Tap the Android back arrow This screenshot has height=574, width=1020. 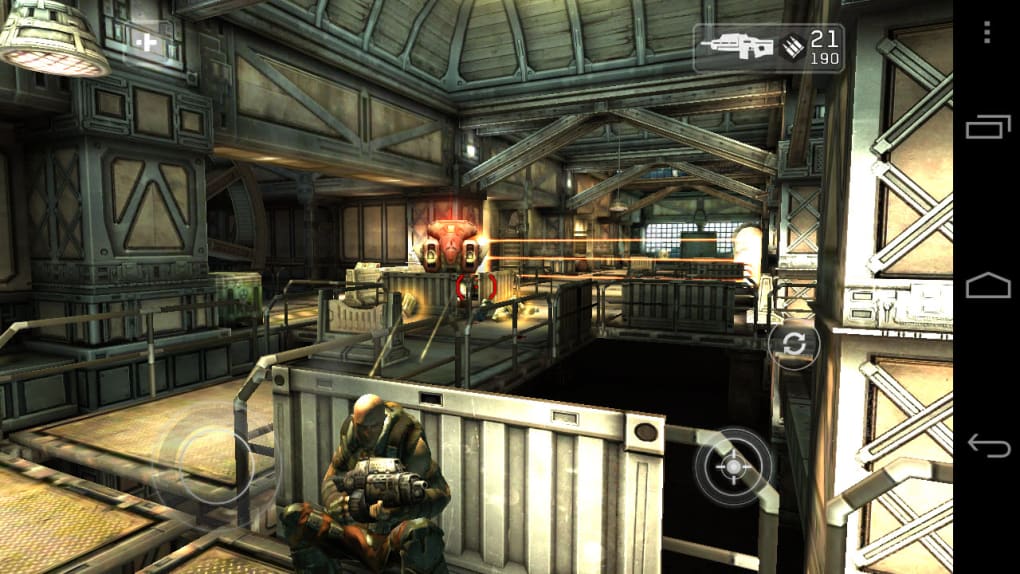coord(987,445)
